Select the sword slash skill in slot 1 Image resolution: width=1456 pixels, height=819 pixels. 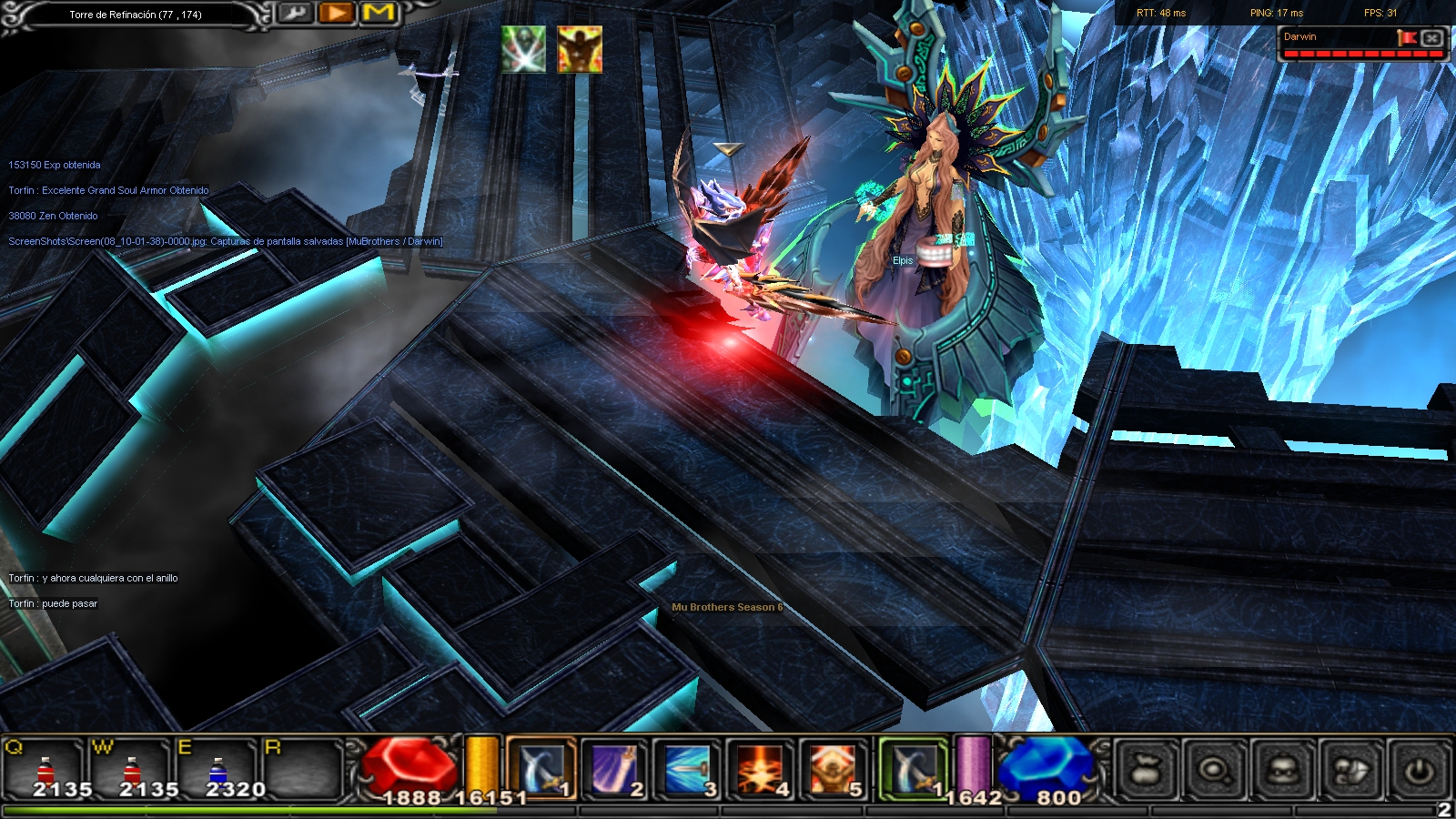pos(541,769)
